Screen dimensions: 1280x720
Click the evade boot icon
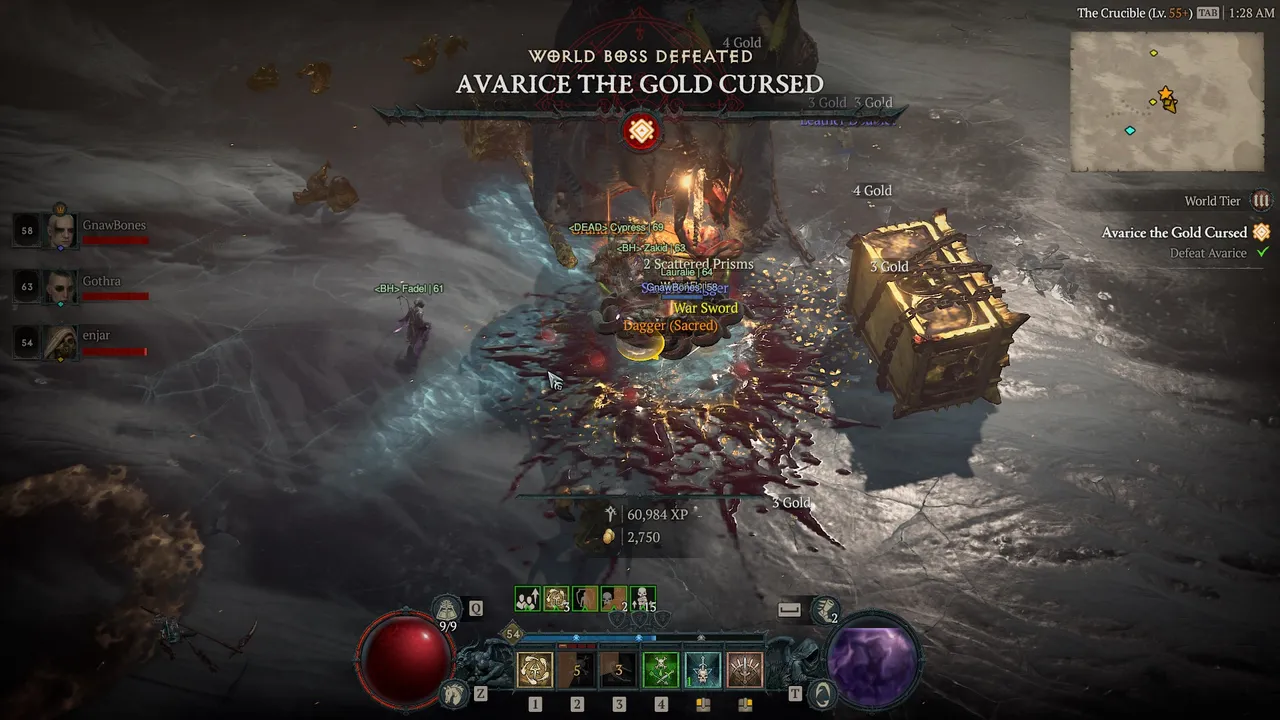(825, 608)
